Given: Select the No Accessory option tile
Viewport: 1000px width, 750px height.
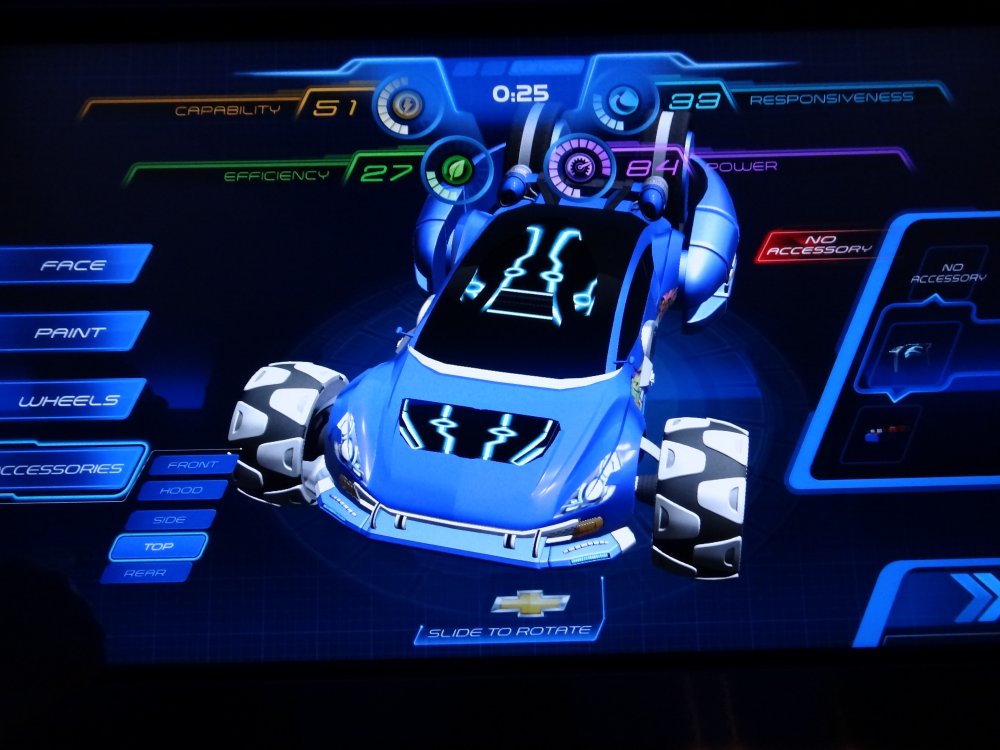Looking at the screenshot, I should coord(947,273).
